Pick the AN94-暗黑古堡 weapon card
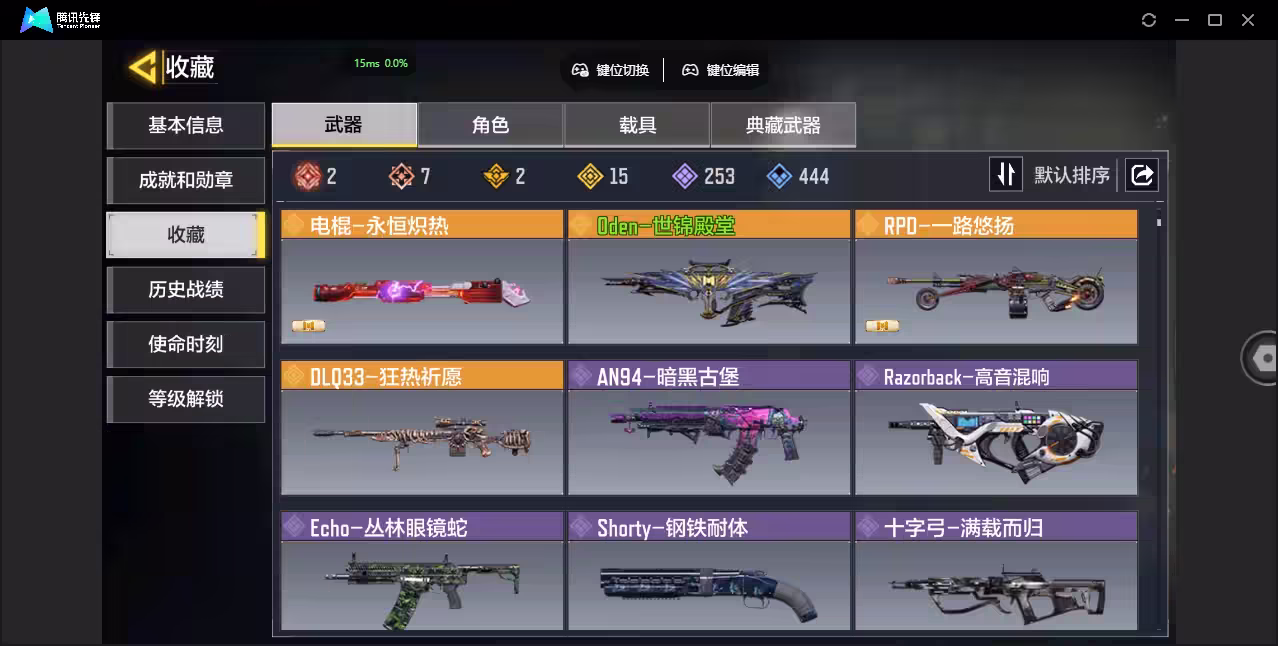 tap(709, 429)
